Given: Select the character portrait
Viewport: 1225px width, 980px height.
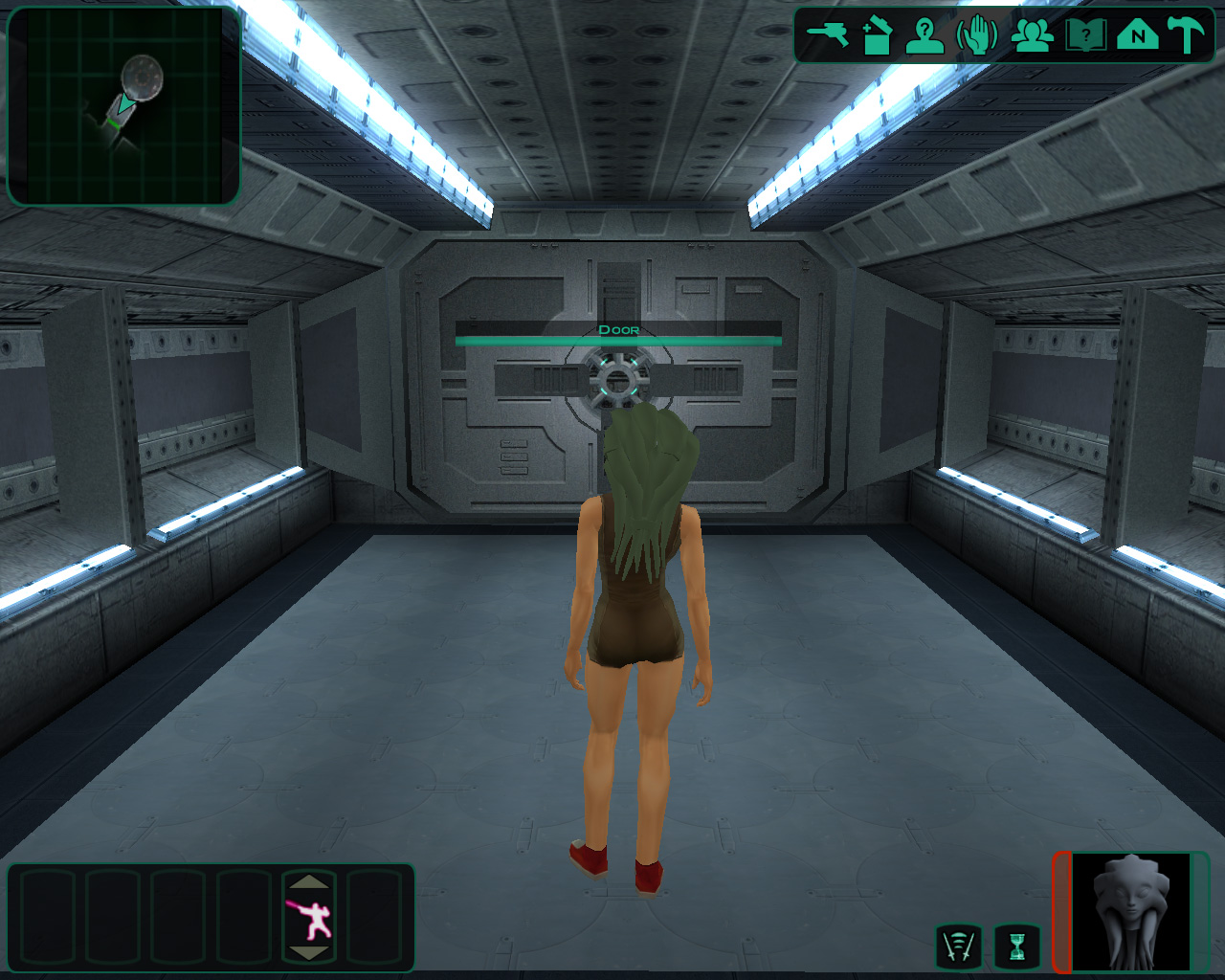Looking at the screenshot, I should coord(1130,912).
